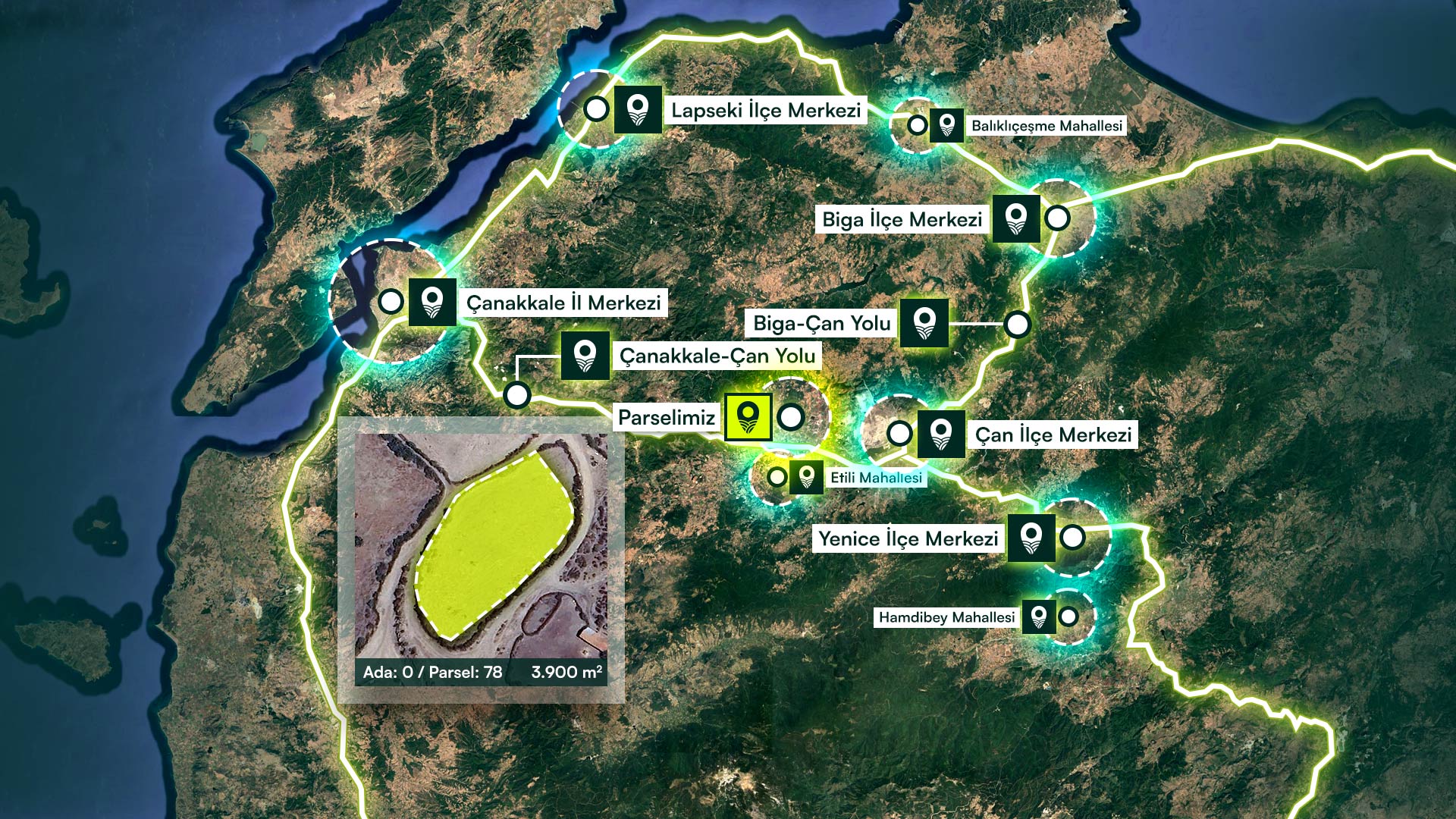The image size is (1456, 819).
Task: Open the Hamdibey Mahallesi marker label
Action: (x=946, y=617)
